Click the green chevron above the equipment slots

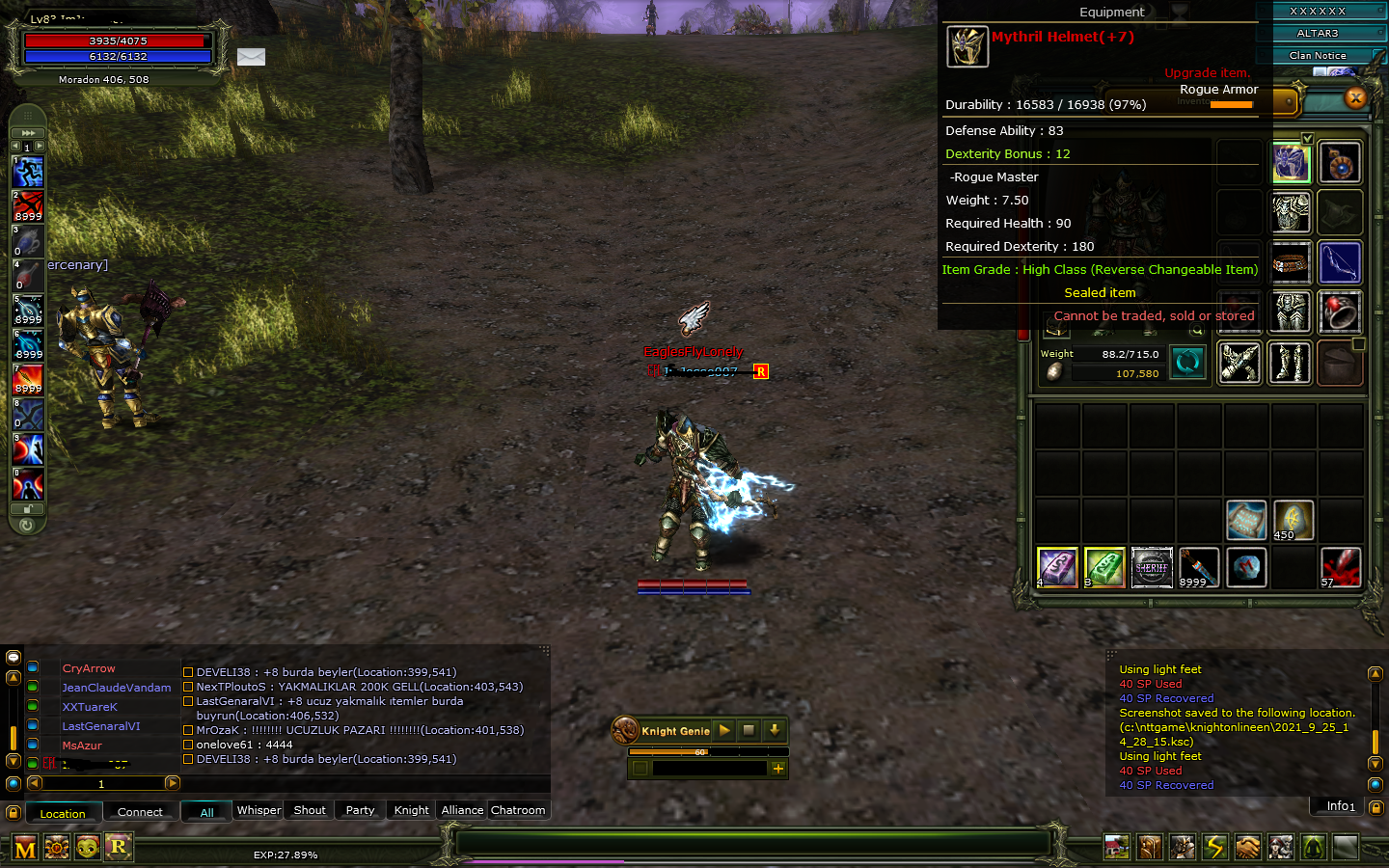pyautogui.click(x=1308, y=139)
